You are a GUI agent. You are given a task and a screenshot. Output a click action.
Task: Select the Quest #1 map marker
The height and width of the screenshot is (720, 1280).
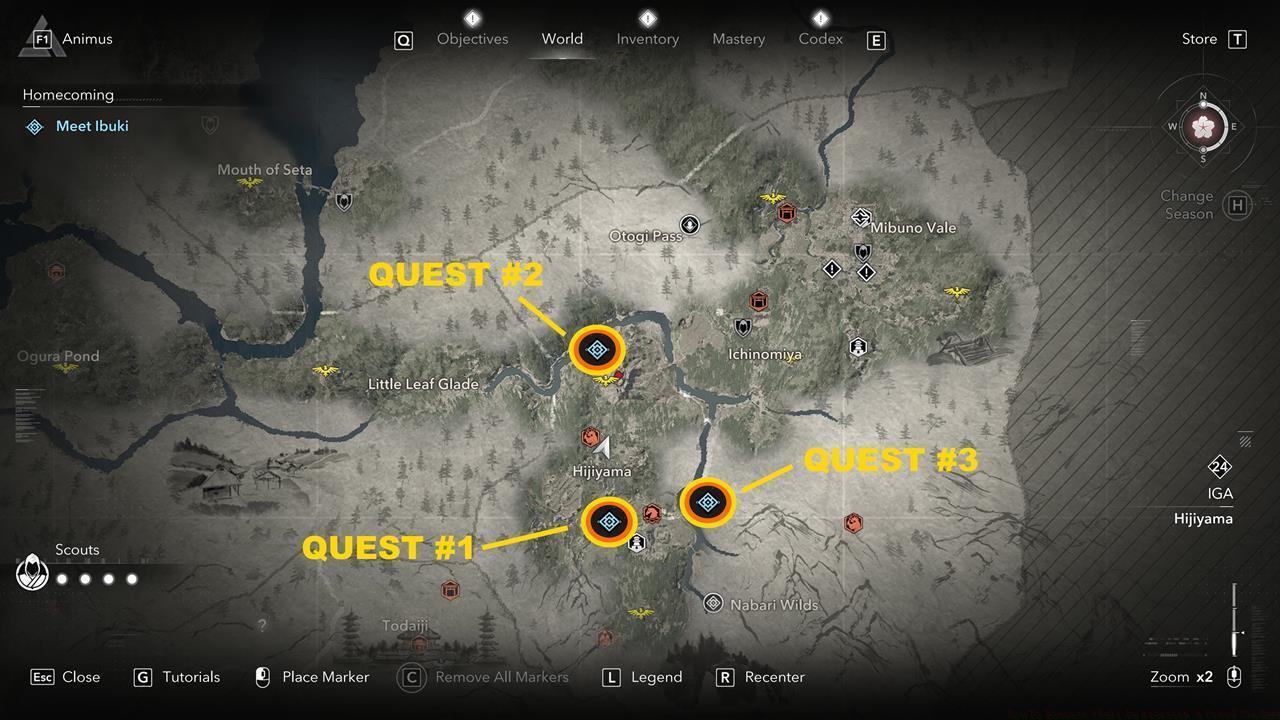[609, 520]
